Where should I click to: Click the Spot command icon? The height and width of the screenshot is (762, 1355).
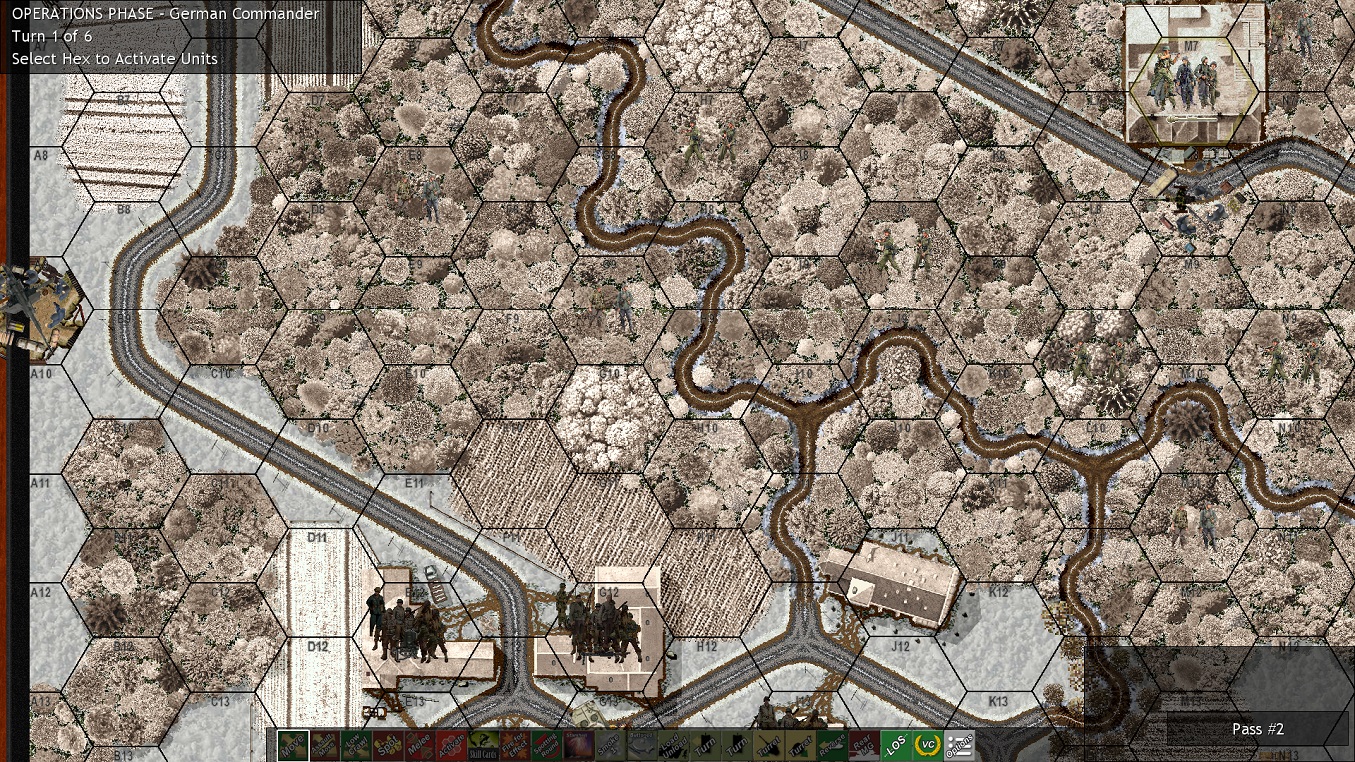point(388,748)
